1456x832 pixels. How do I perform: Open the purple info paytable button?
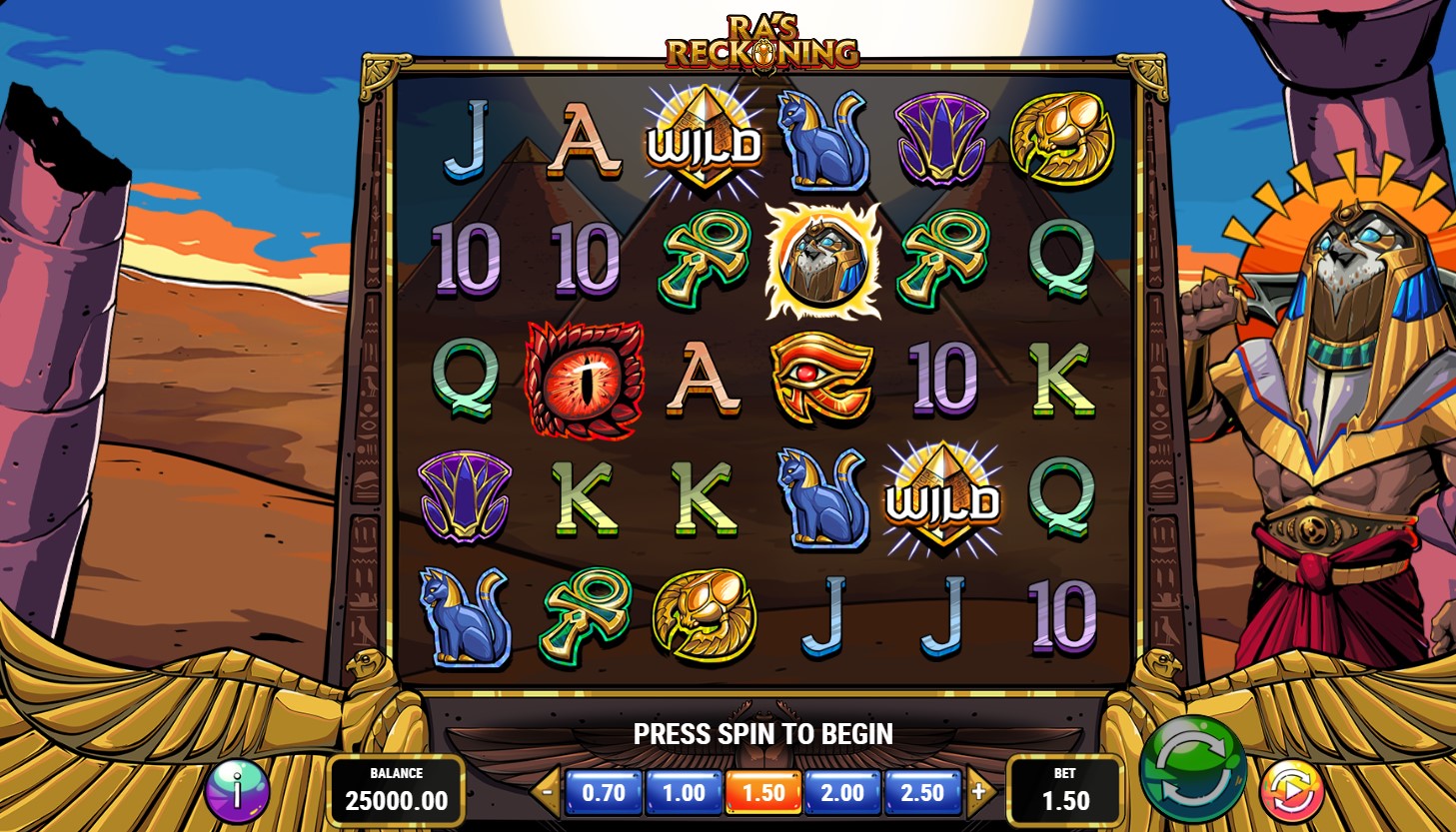pyautogui.click(x=237, y=793)
